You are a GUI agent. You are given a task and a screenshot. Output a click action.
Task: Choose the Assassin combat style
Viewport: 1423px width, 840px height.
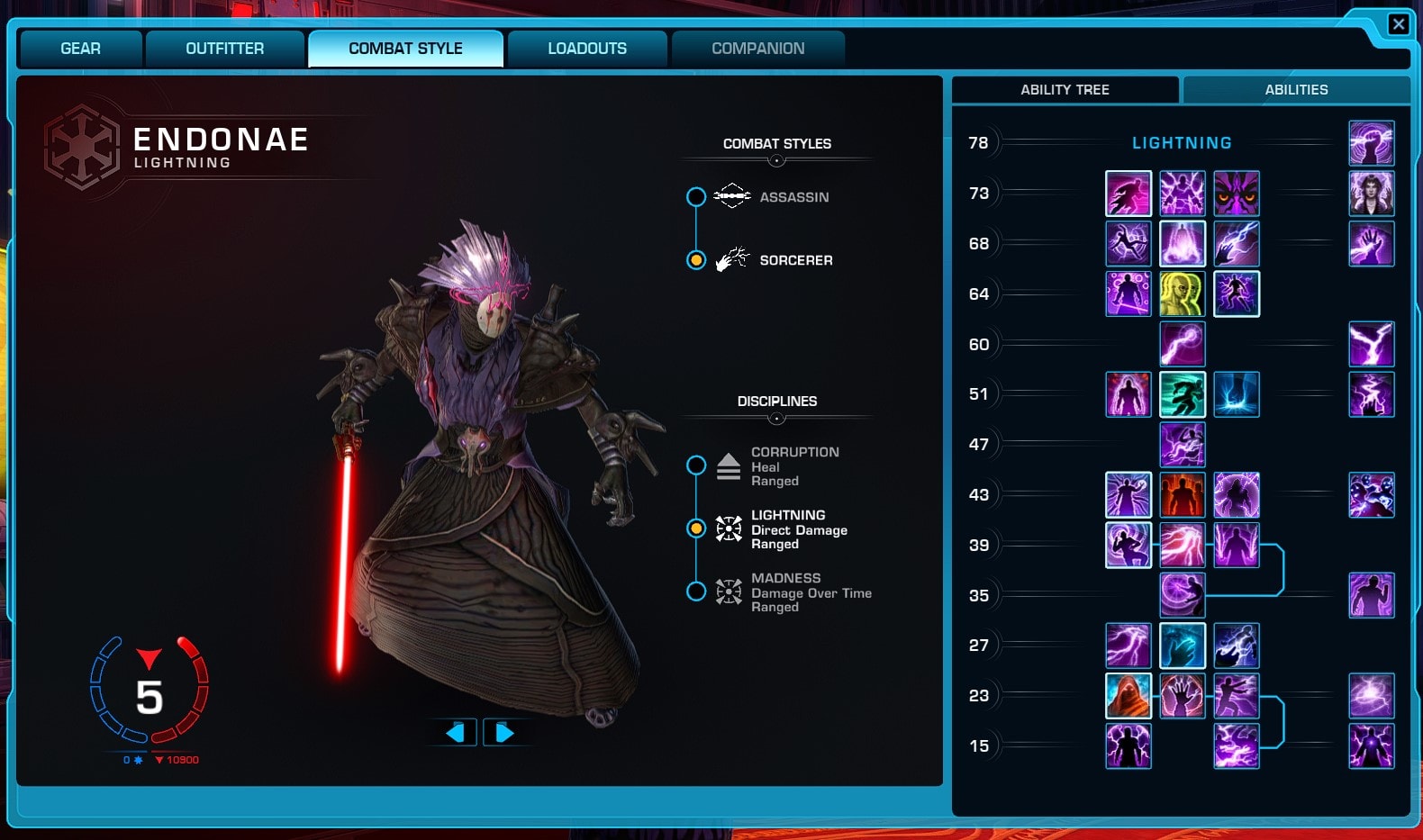point(696,197)
